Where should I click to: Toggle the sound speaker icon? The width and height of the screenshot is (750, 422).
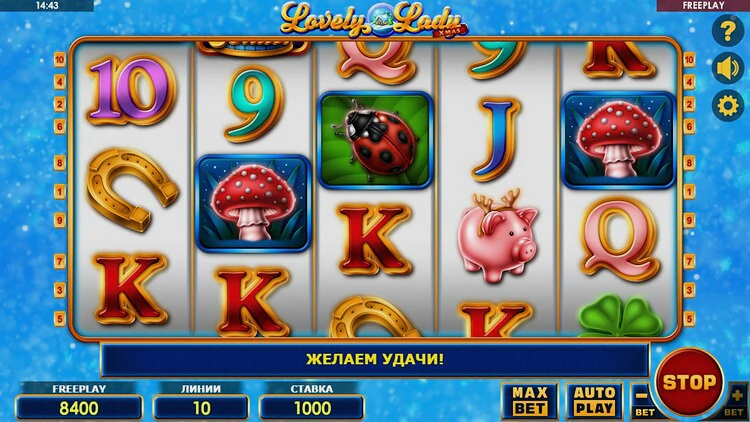point(727,68)
